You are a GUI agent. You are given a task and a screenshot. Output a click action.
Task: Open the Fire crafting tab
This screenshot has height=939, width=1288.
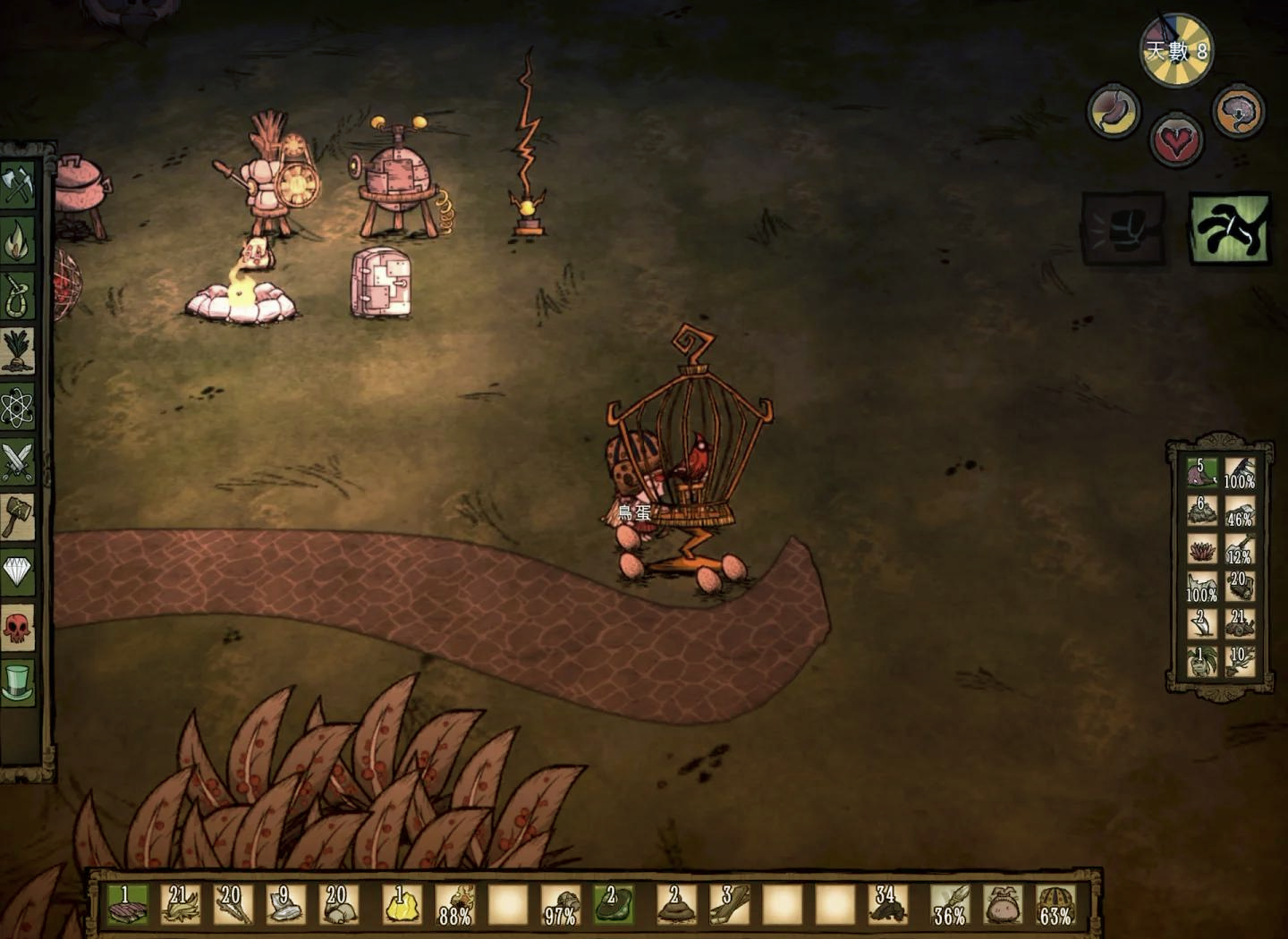coord(18,241)
